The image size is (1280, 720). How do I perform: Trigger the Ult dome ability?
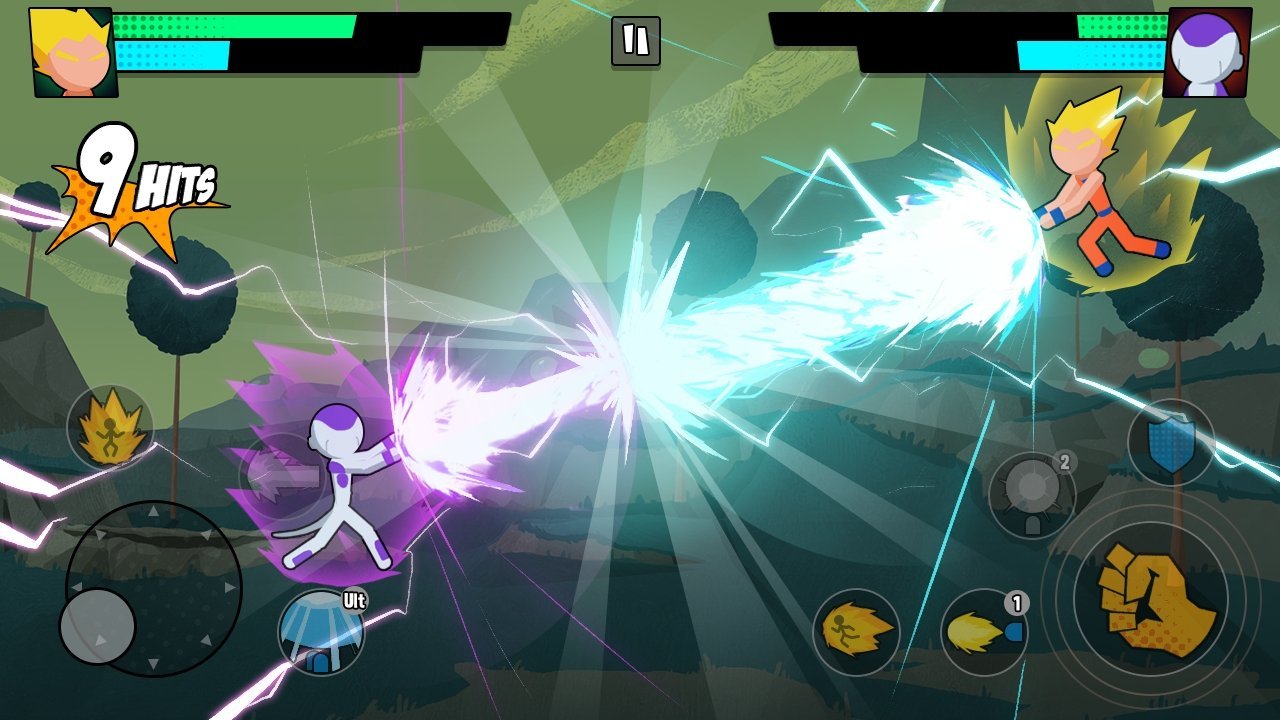(x=321, y=632)
